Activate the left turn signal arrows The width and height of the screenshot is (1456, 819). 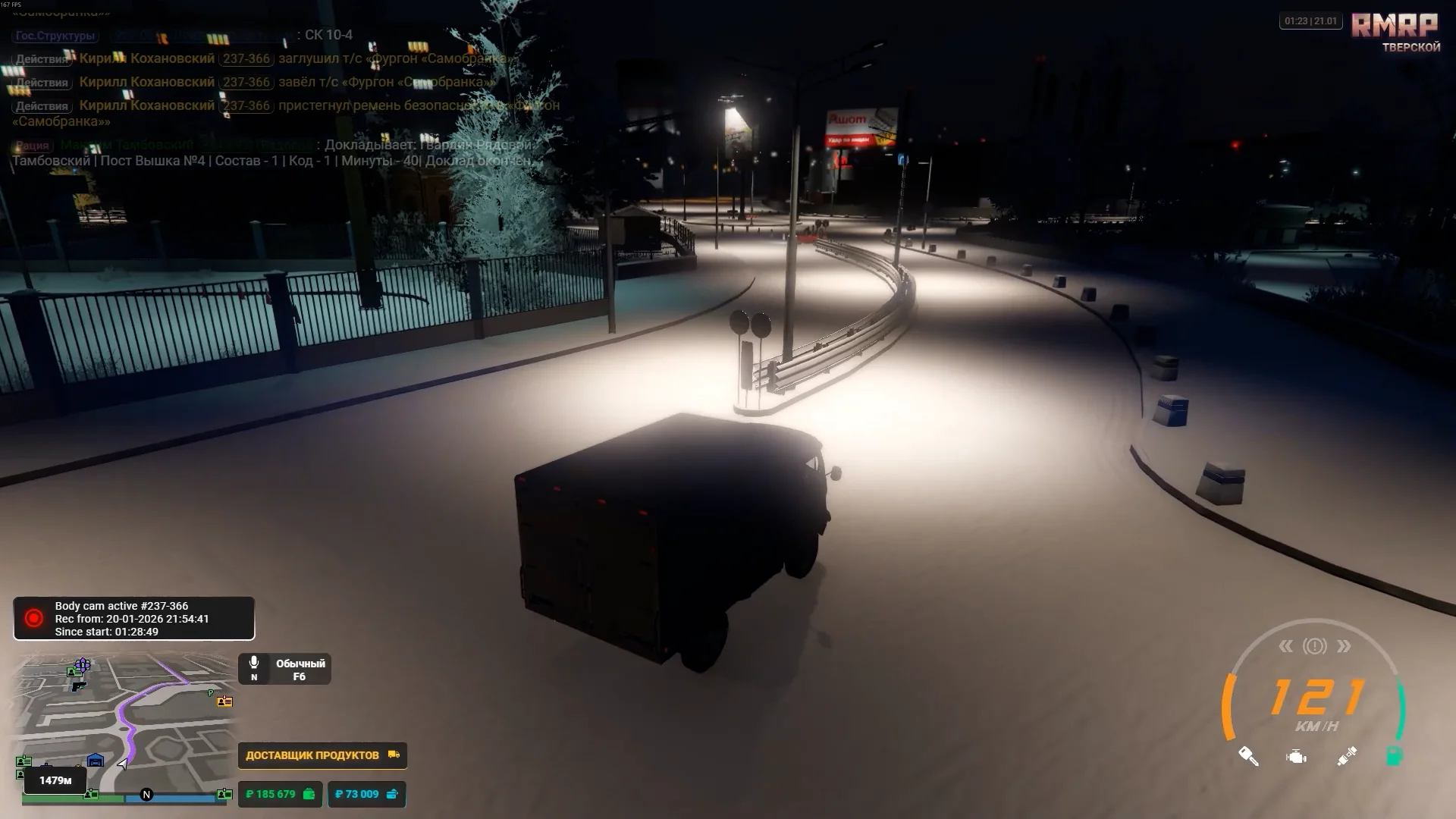click(x=1285, y=646)
